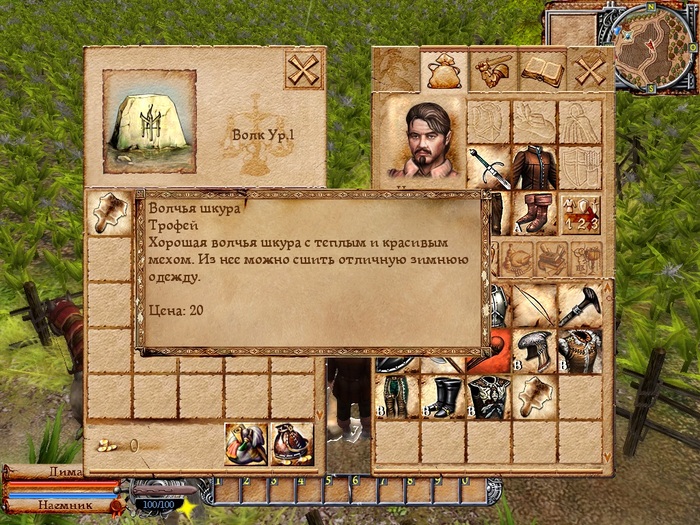This screenshot has height=525, width=700.
Task: Select the equipped sword slot
Action: pos(489,167)
